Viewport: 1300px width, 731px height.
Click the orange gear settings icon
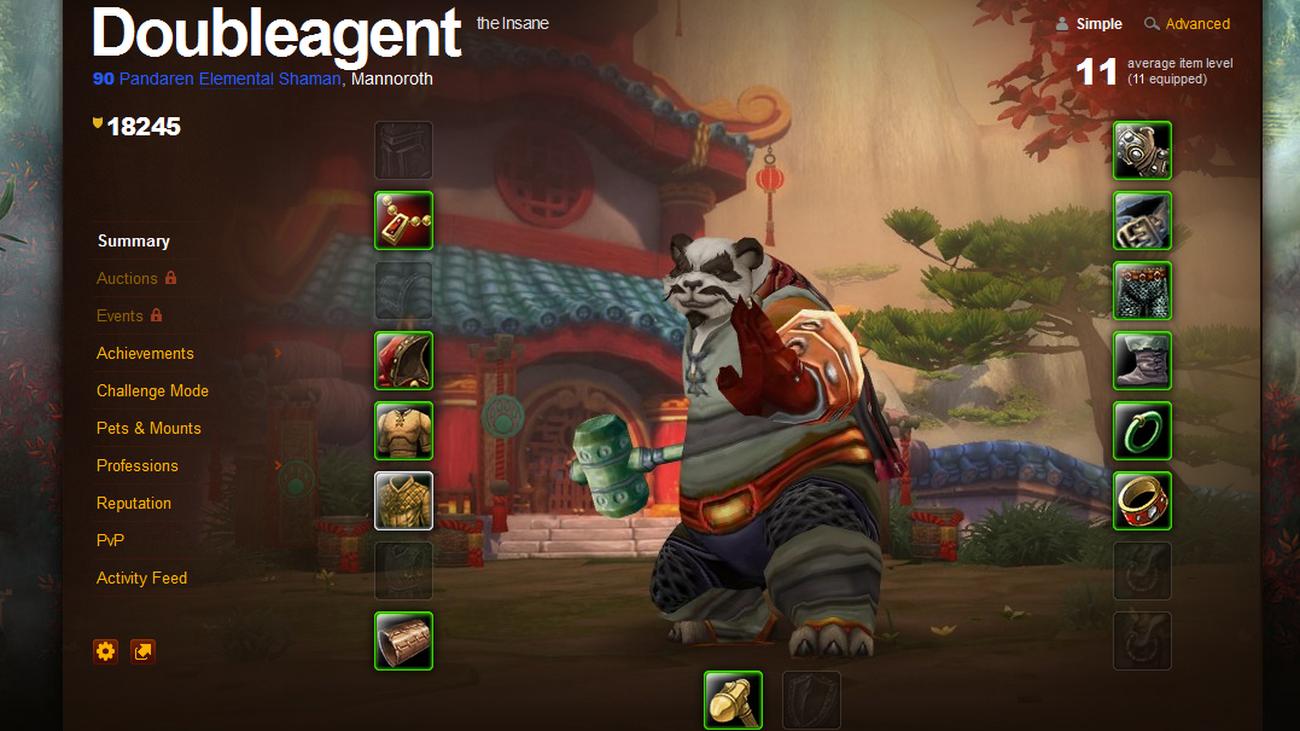click(x=106, y=652)
